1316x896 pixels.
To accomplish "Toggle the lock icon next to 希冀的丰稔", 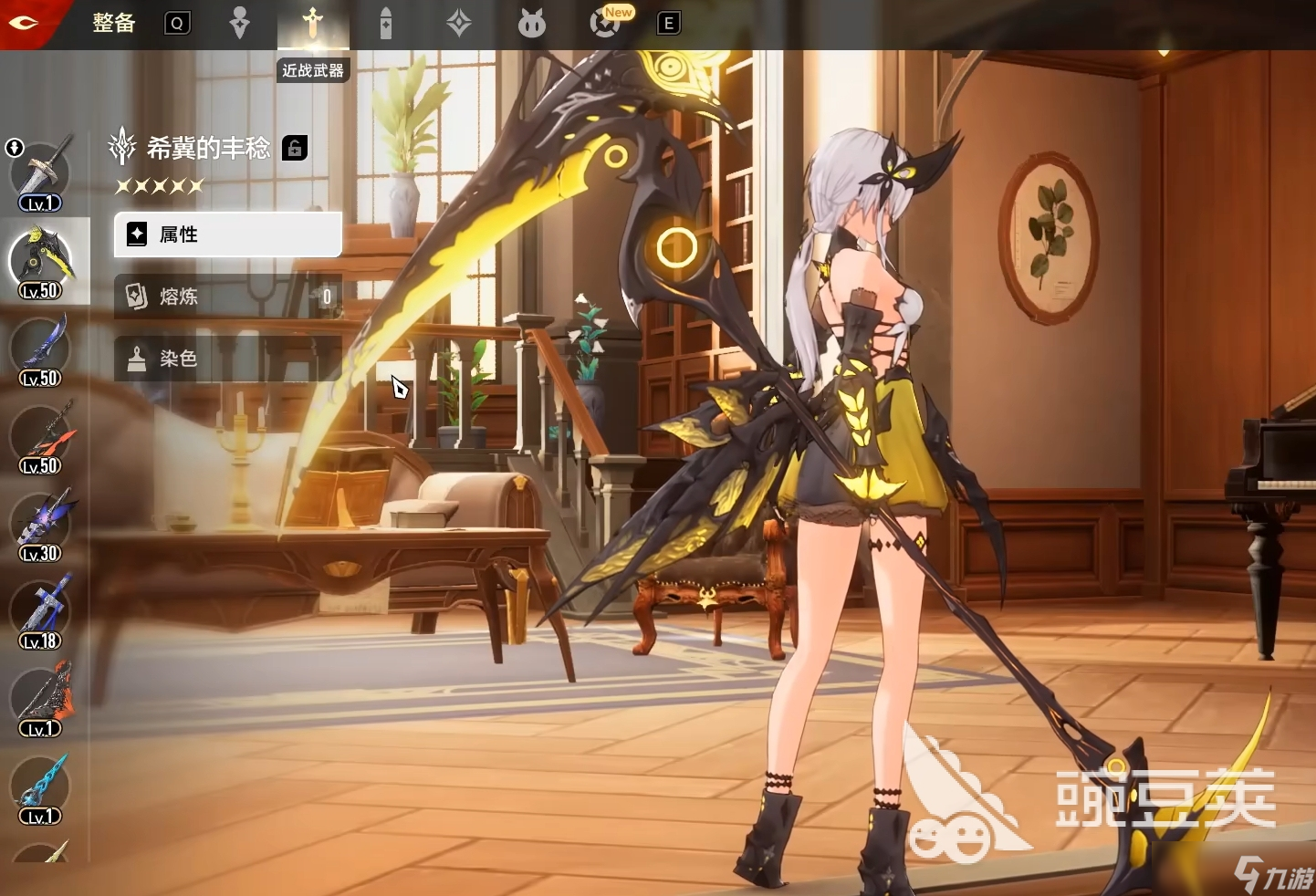I will [x=294, y=147].
